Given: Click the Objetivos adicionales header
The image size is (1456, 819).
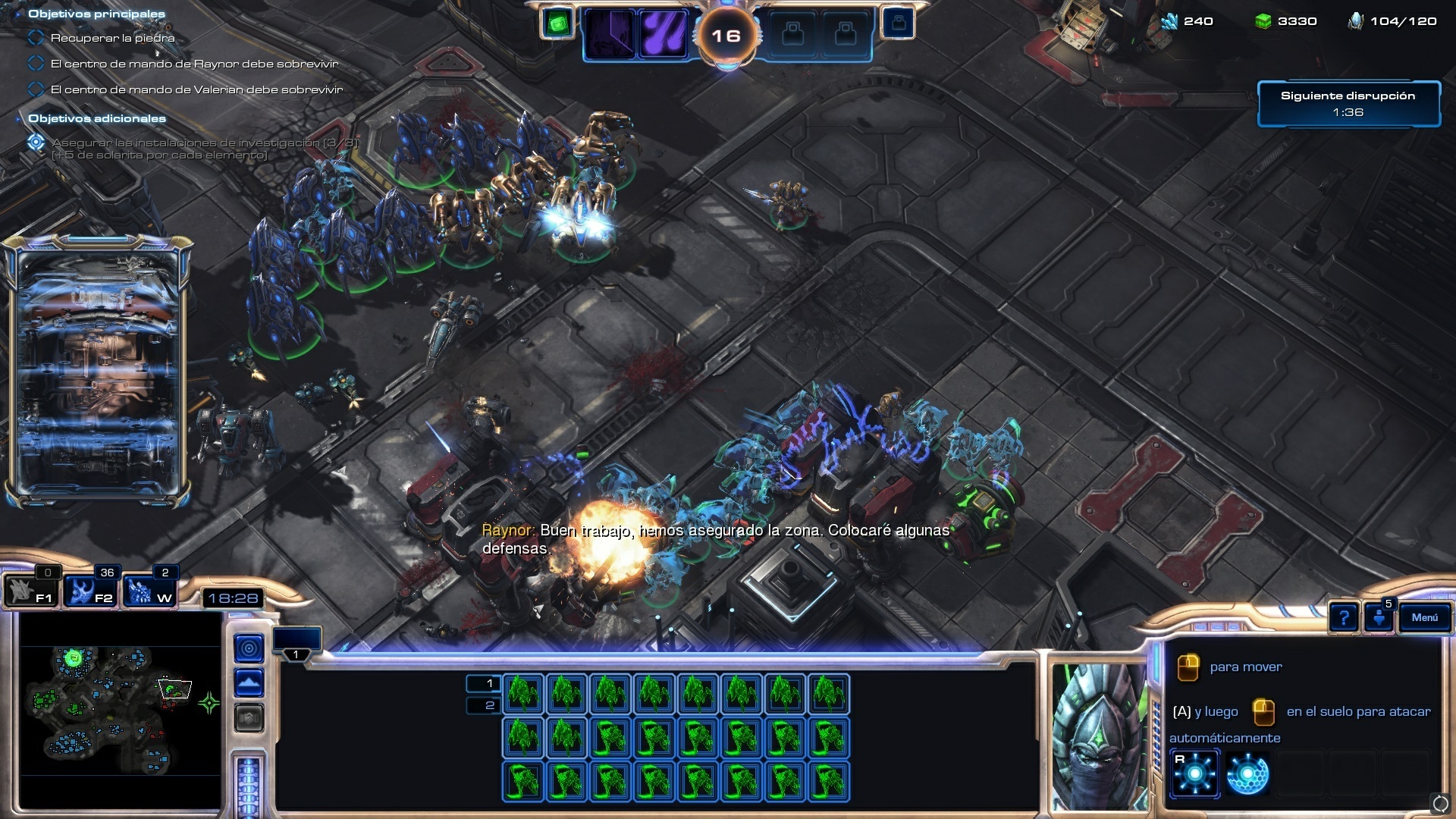Looking at the screenshot, I should pos(97,118).
